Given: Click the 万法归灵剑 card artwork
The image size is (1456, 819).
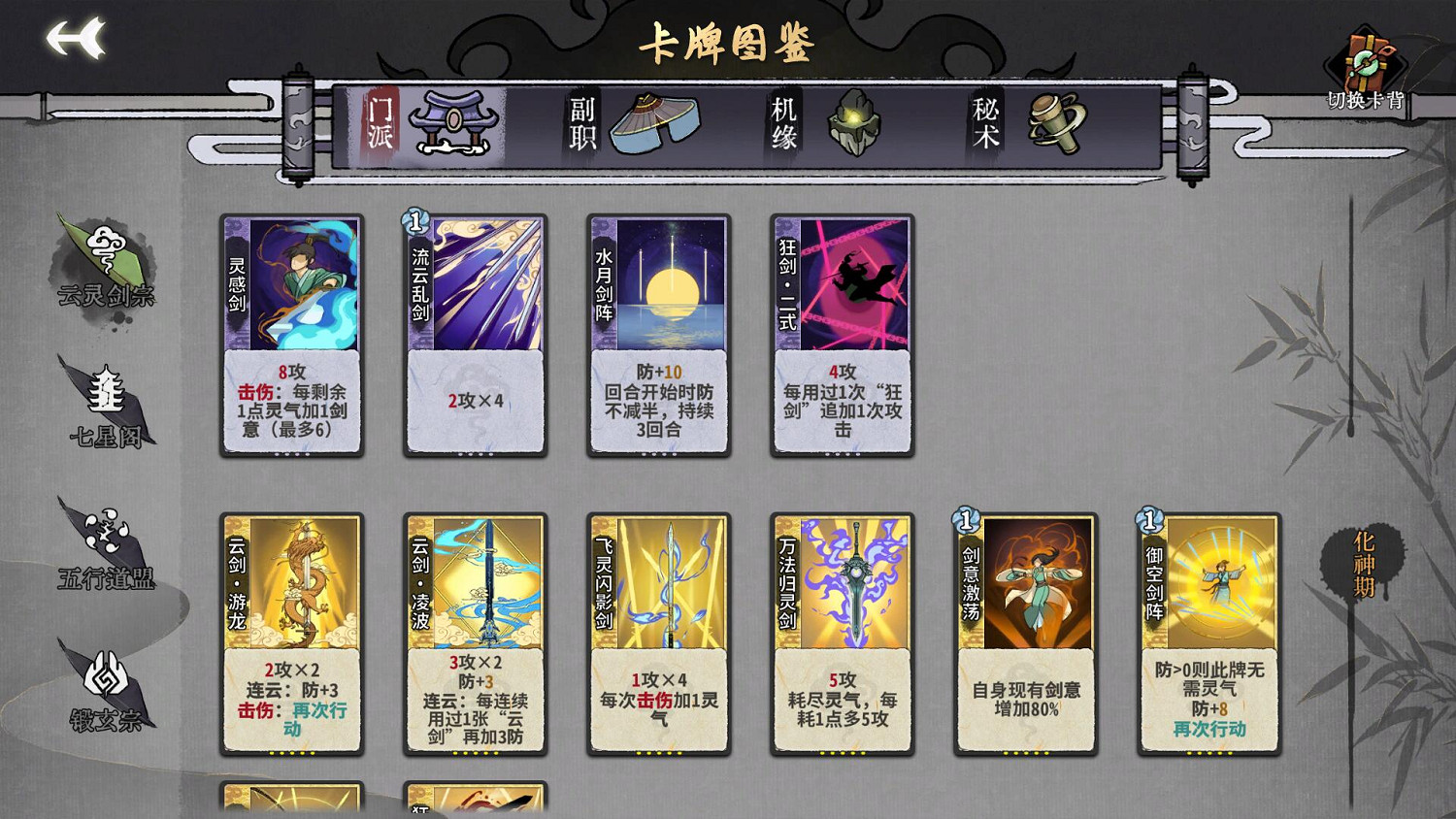Looking at the screenshot, I should tap(841, 631).
